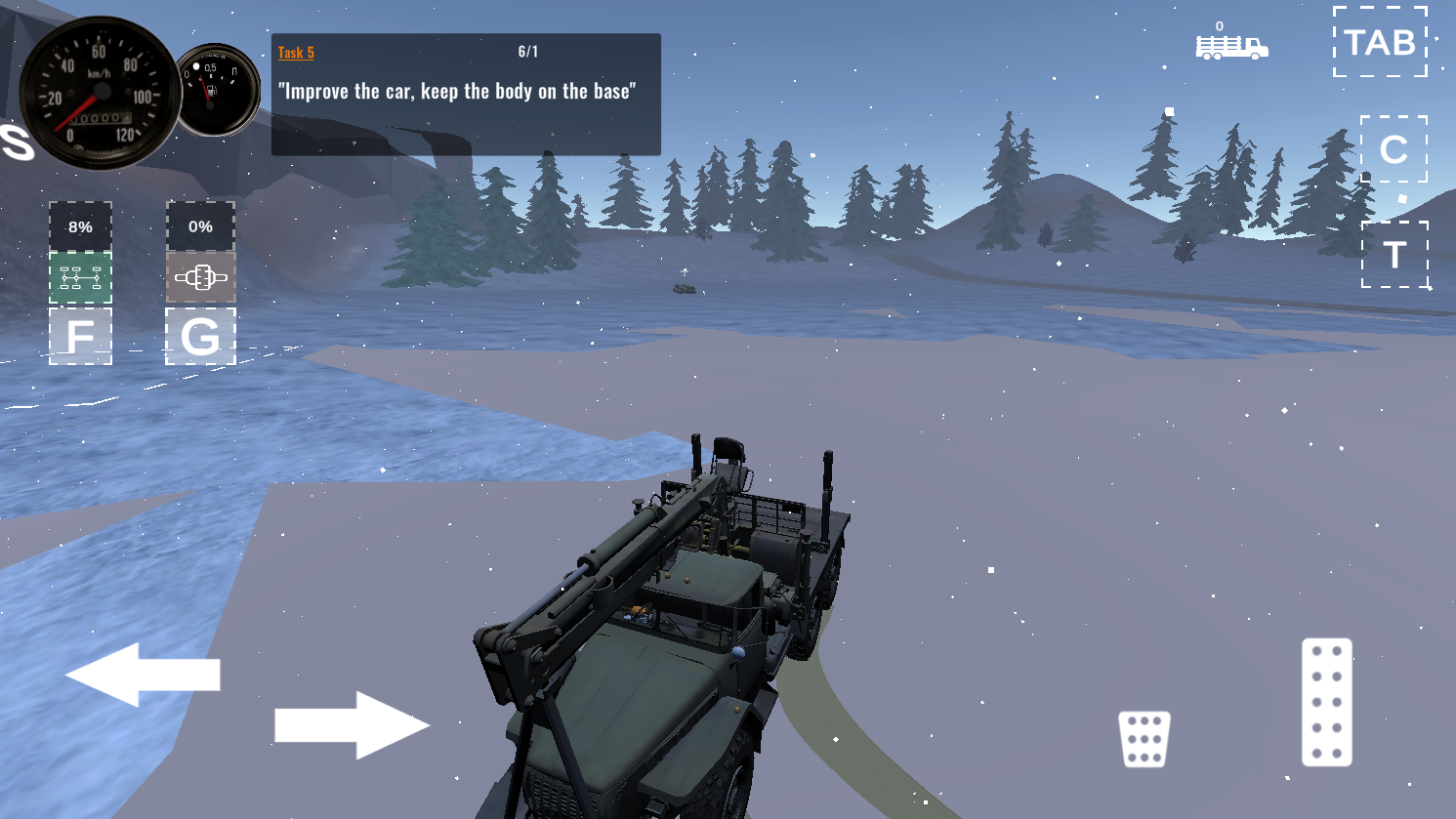The width and height of the screenshot is (1456, 819).
Task: Open the TAB menu panel
Action: (x=1379, y=43)
